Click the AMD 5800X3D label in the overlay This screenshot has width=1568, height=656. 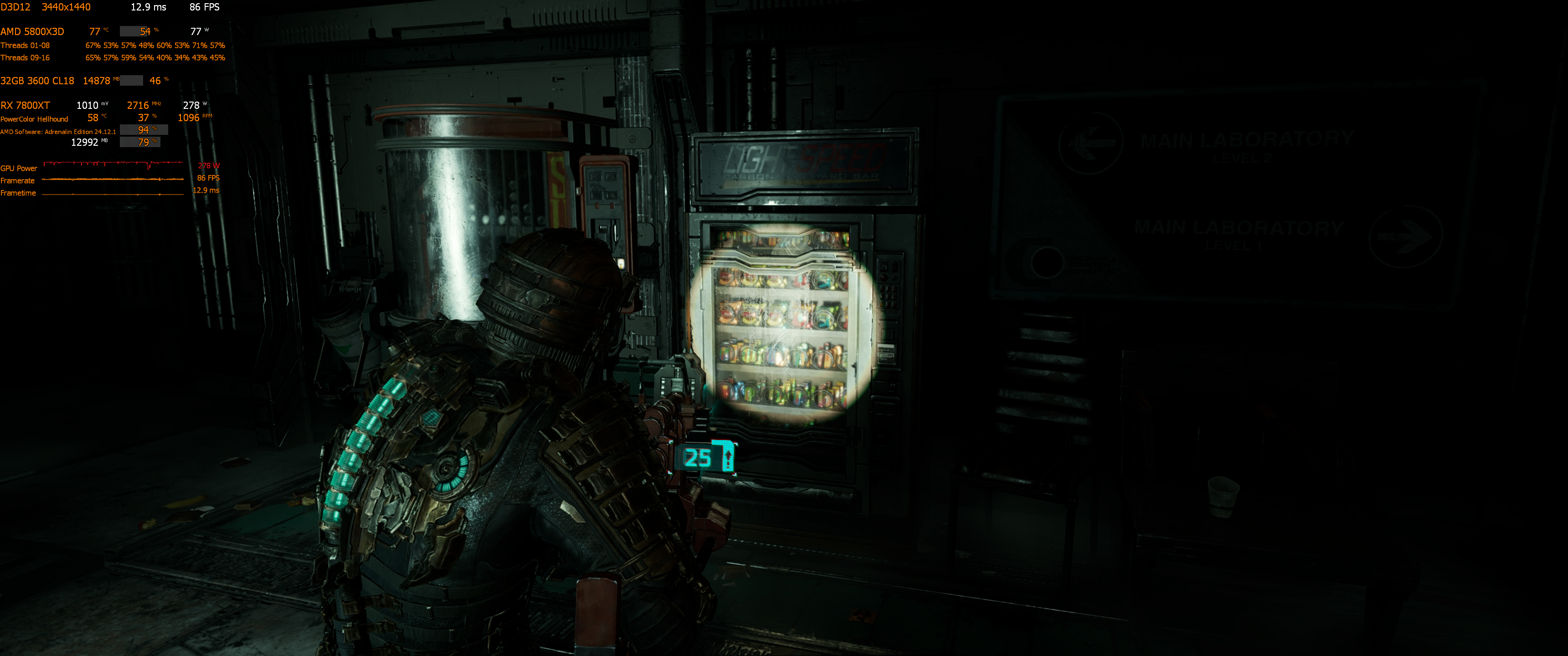(31, 31)
